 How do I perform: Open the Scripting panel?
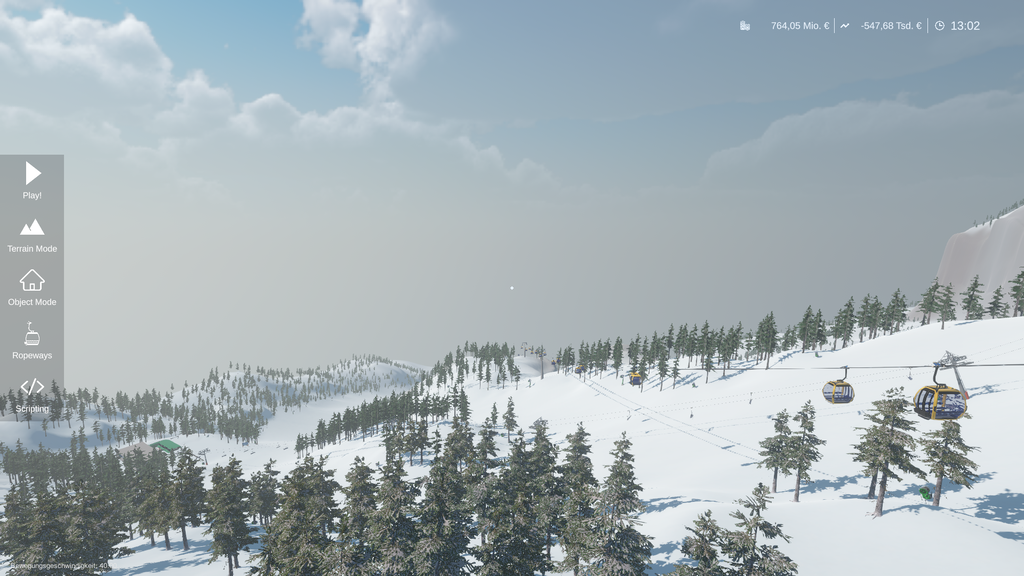[32, 394]
